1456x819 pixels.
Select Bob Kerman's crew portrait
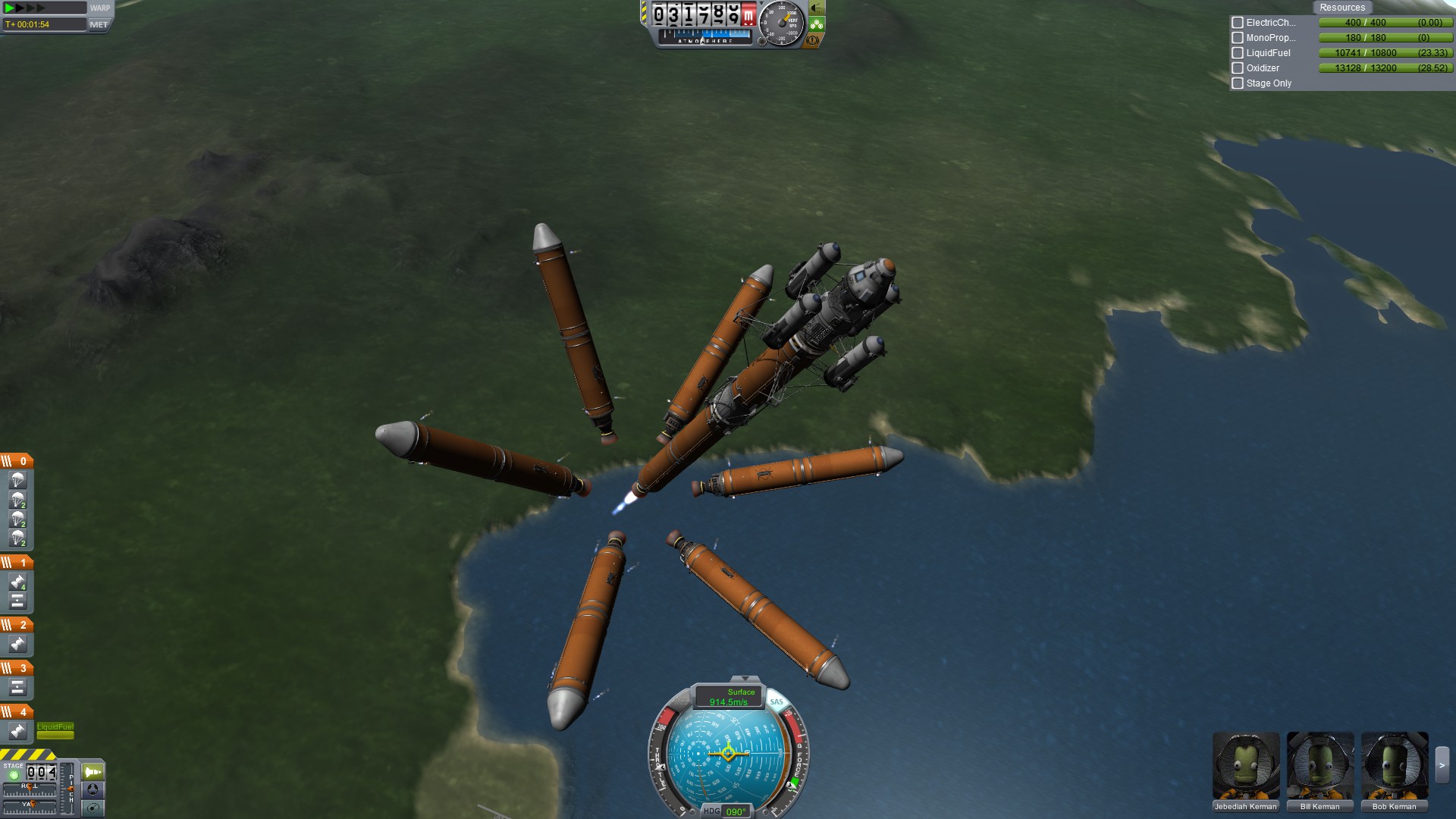(1394, 766)
